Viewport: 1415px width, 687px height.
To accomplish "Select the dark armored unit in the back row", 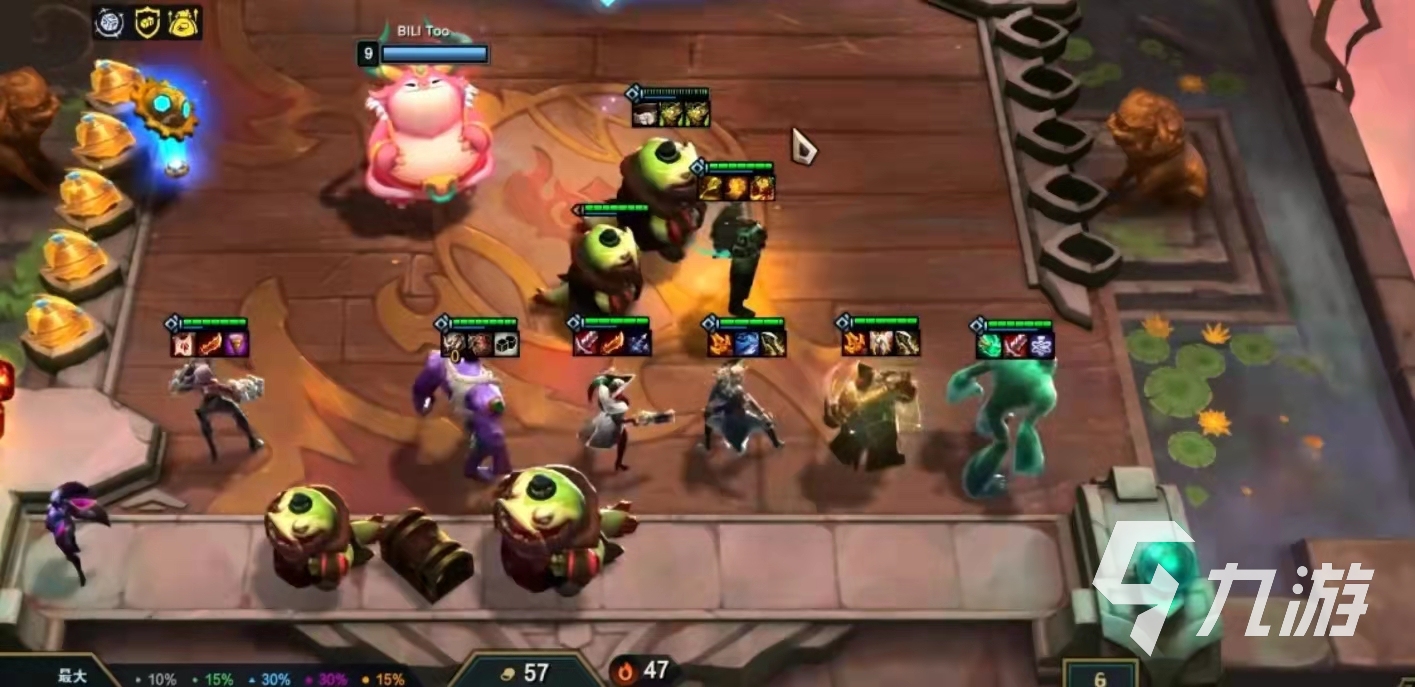I will click(x=738, y=257).
